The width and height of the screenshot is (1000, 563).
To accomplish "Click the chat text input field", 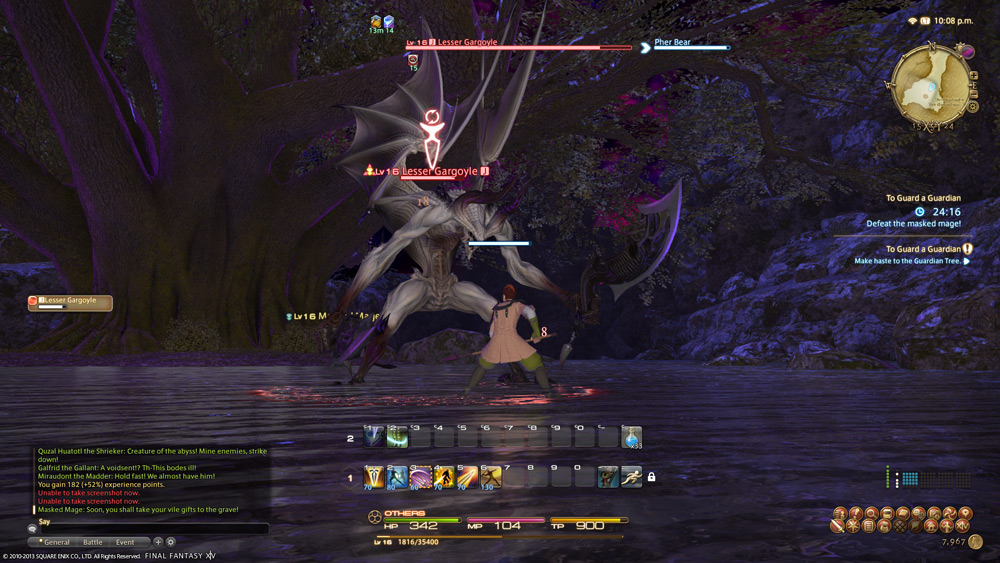I will point(150,528).
